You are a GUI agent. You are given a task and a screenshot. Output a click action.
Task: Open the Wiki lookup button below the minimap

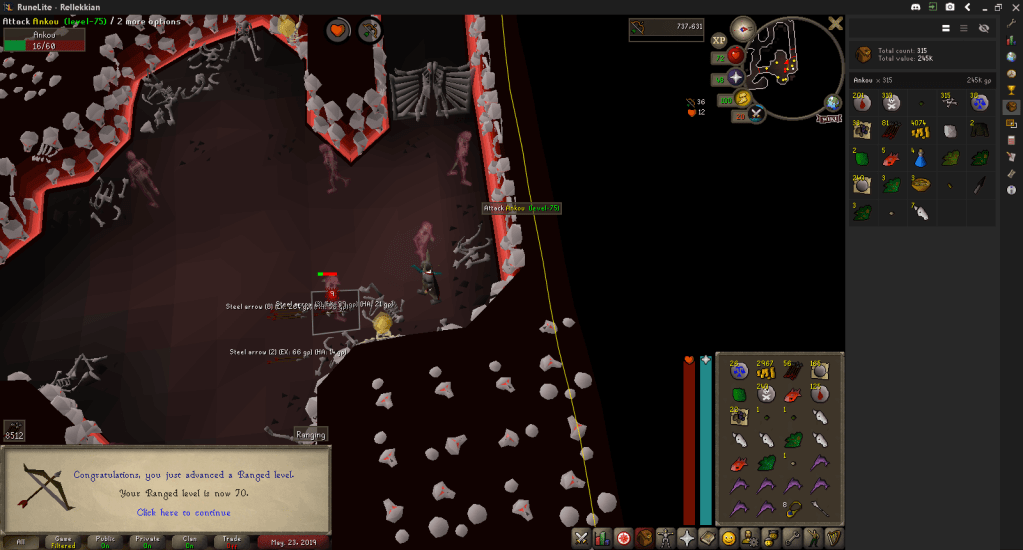click(x=829, y=118)
